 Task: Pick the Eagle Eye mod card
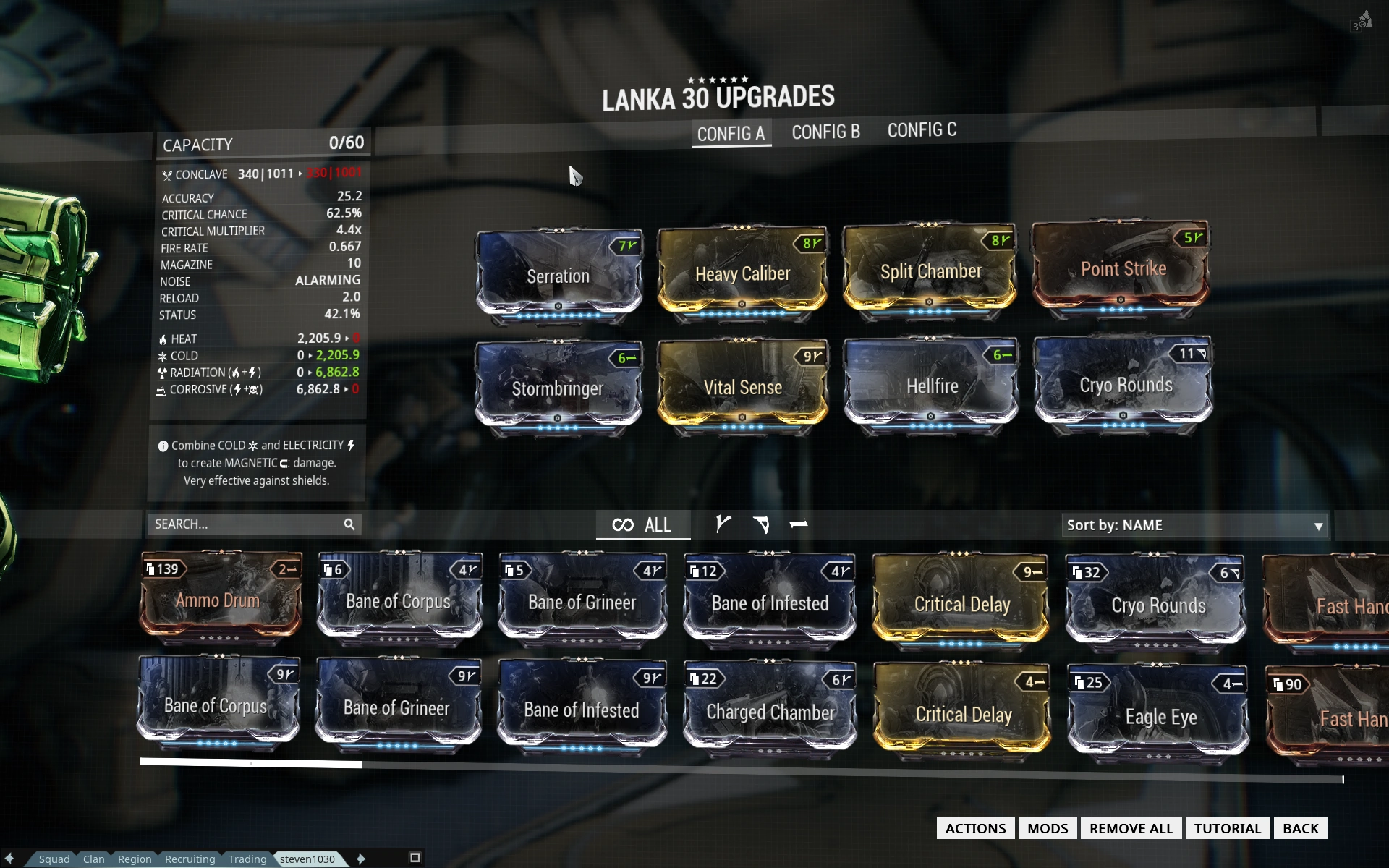1160,715
